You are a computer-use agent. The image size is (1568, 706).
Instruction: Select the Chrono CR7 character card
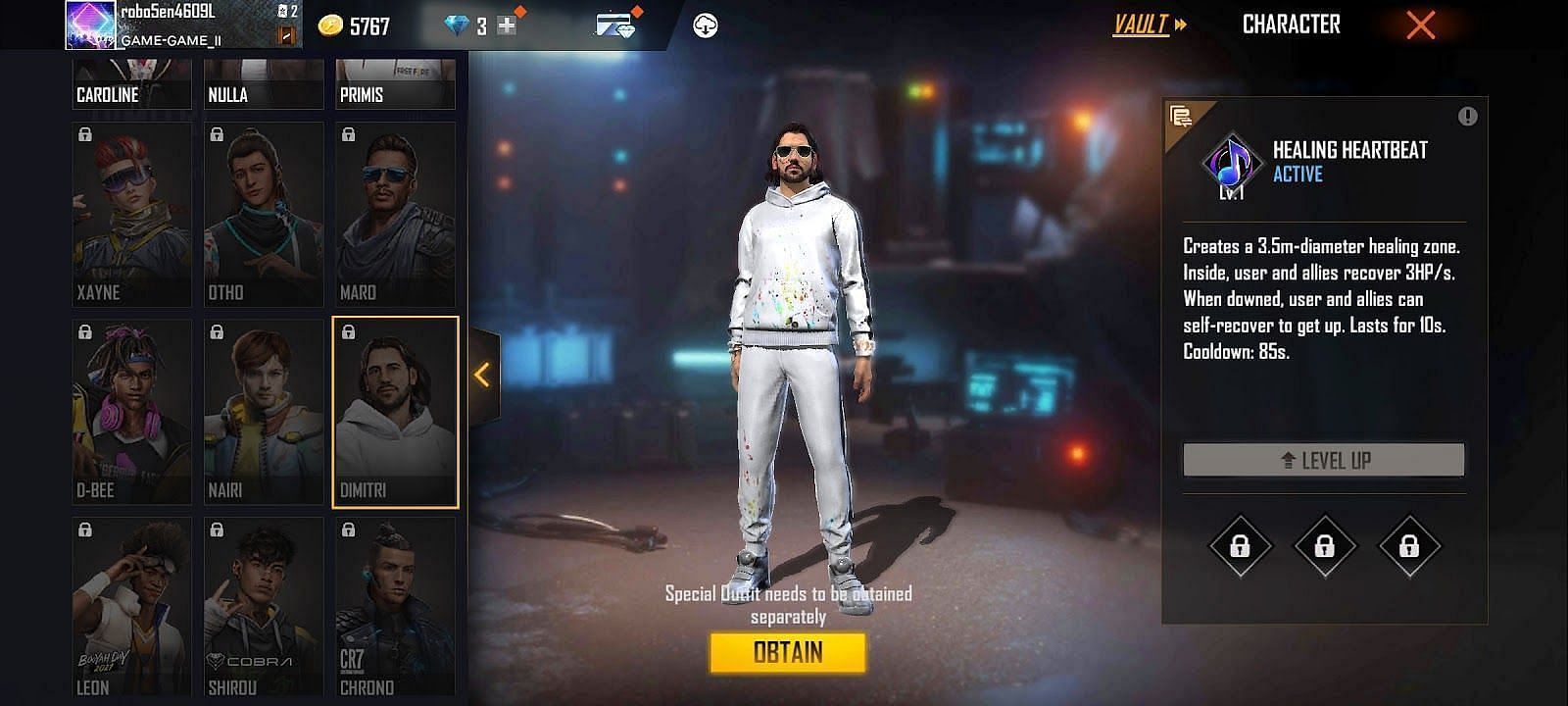point(395,608)
